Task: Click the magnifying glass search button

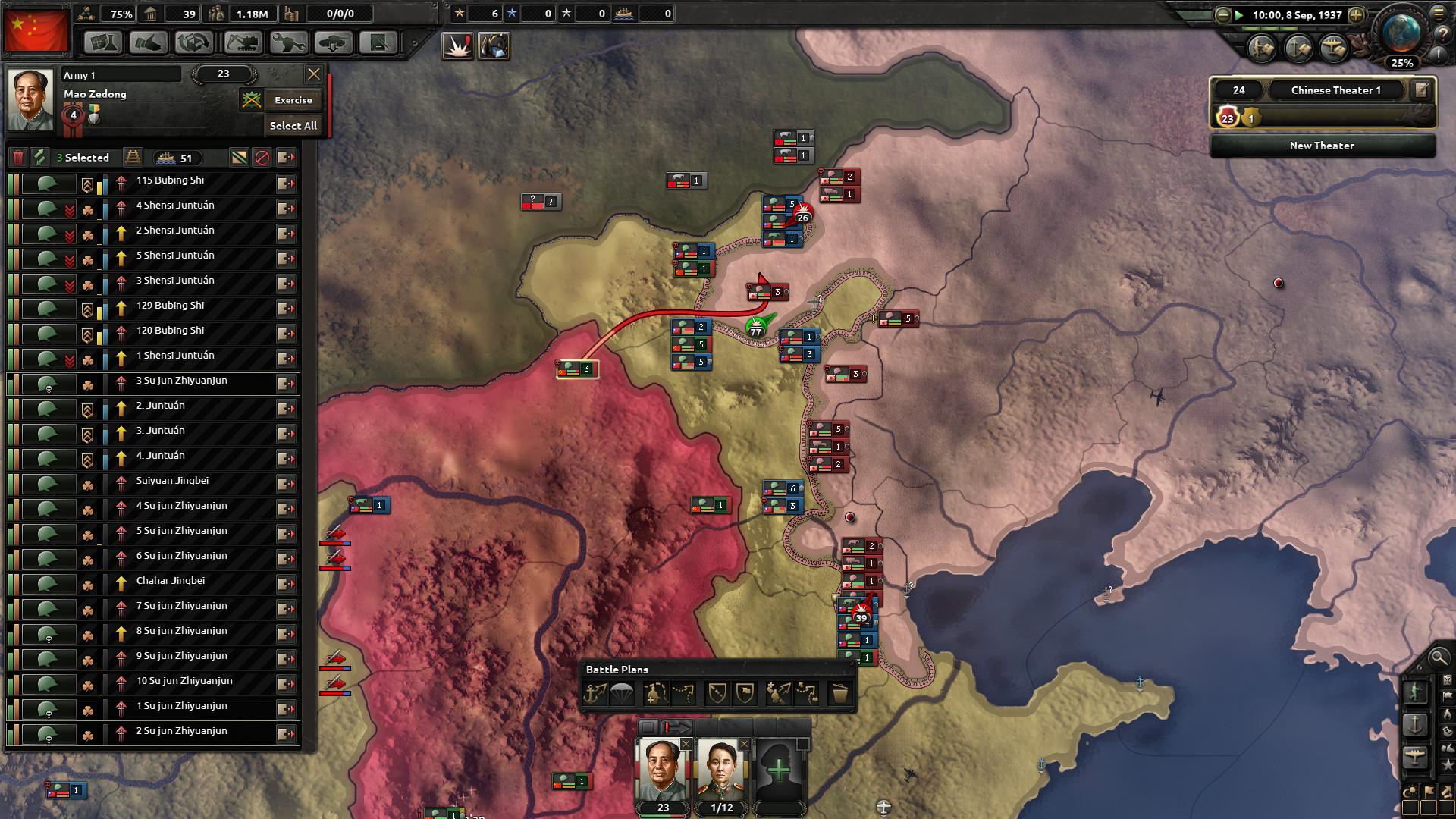Action: (x=1438, y=657)
